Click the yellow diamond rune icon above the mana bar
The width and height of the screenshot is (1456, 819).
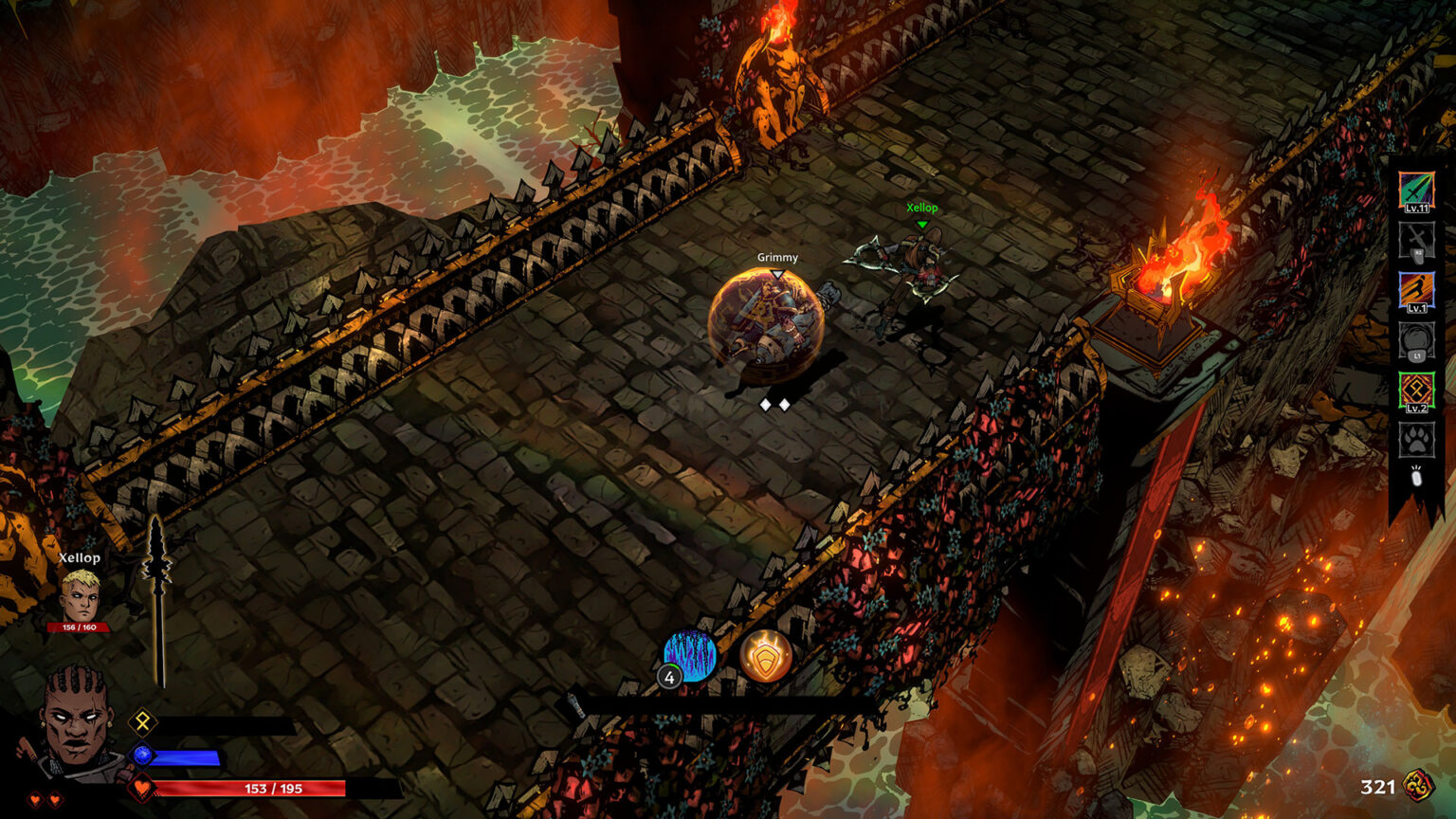pyautogui.click(x=140, y=723)
